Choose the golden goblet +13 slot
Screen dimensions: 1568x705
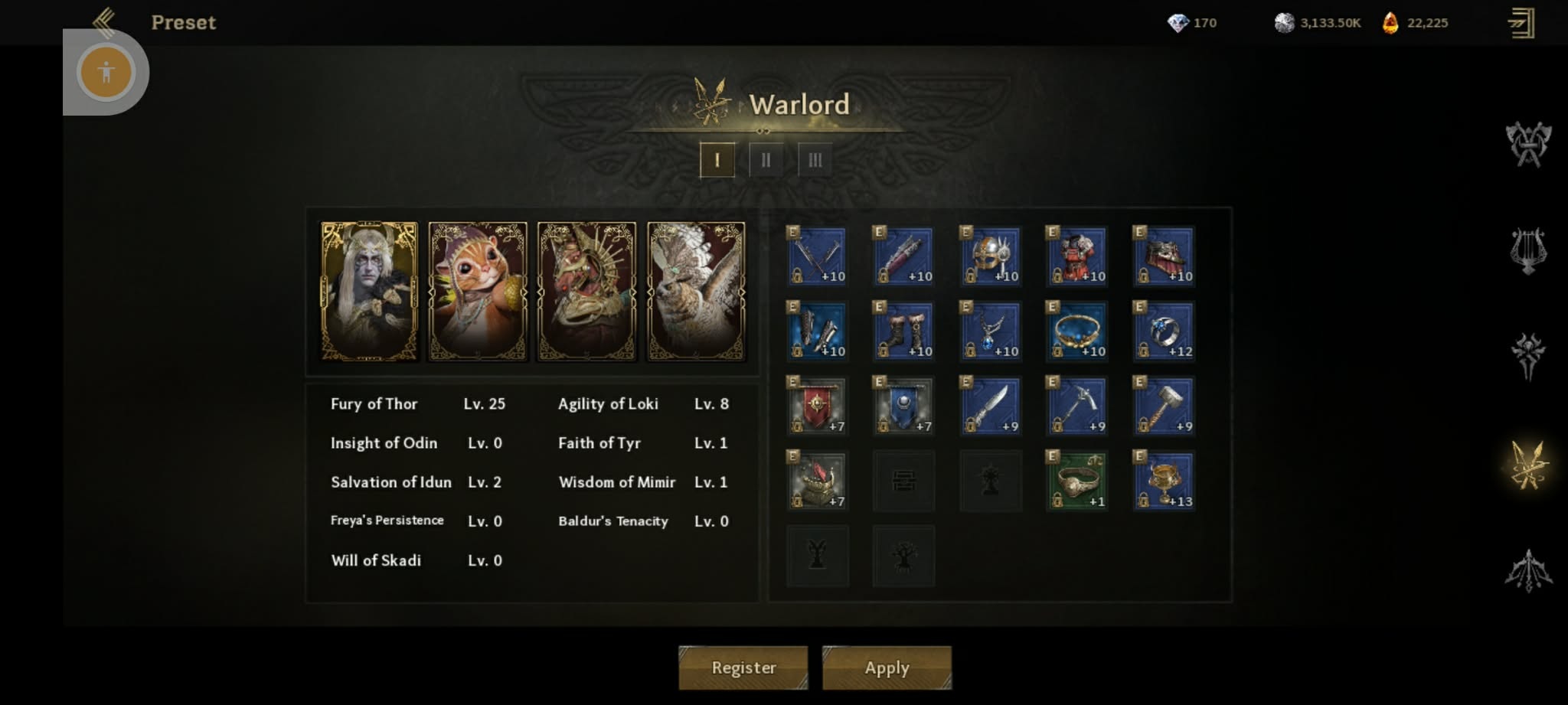(1164, 481)
